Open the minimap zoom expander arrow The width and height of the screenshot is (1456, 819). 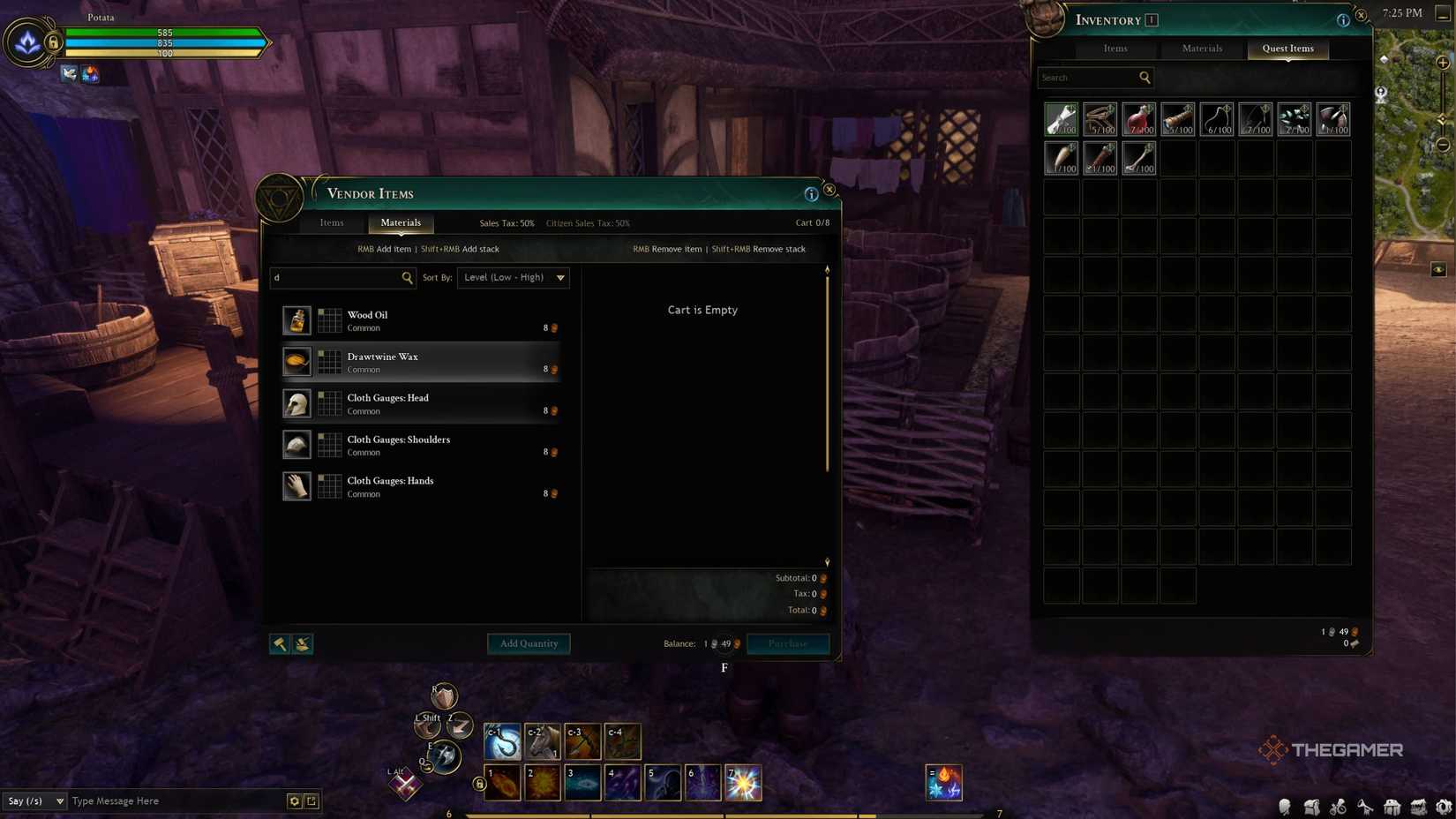click(1445, 117)
